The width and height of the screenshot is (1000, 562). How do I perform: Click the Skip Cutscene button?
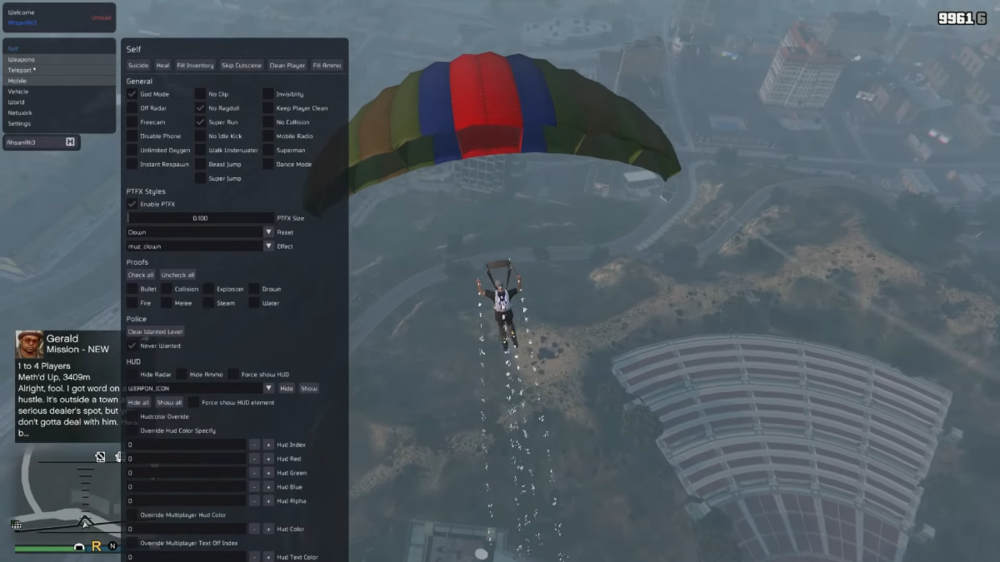click(241, 65)
